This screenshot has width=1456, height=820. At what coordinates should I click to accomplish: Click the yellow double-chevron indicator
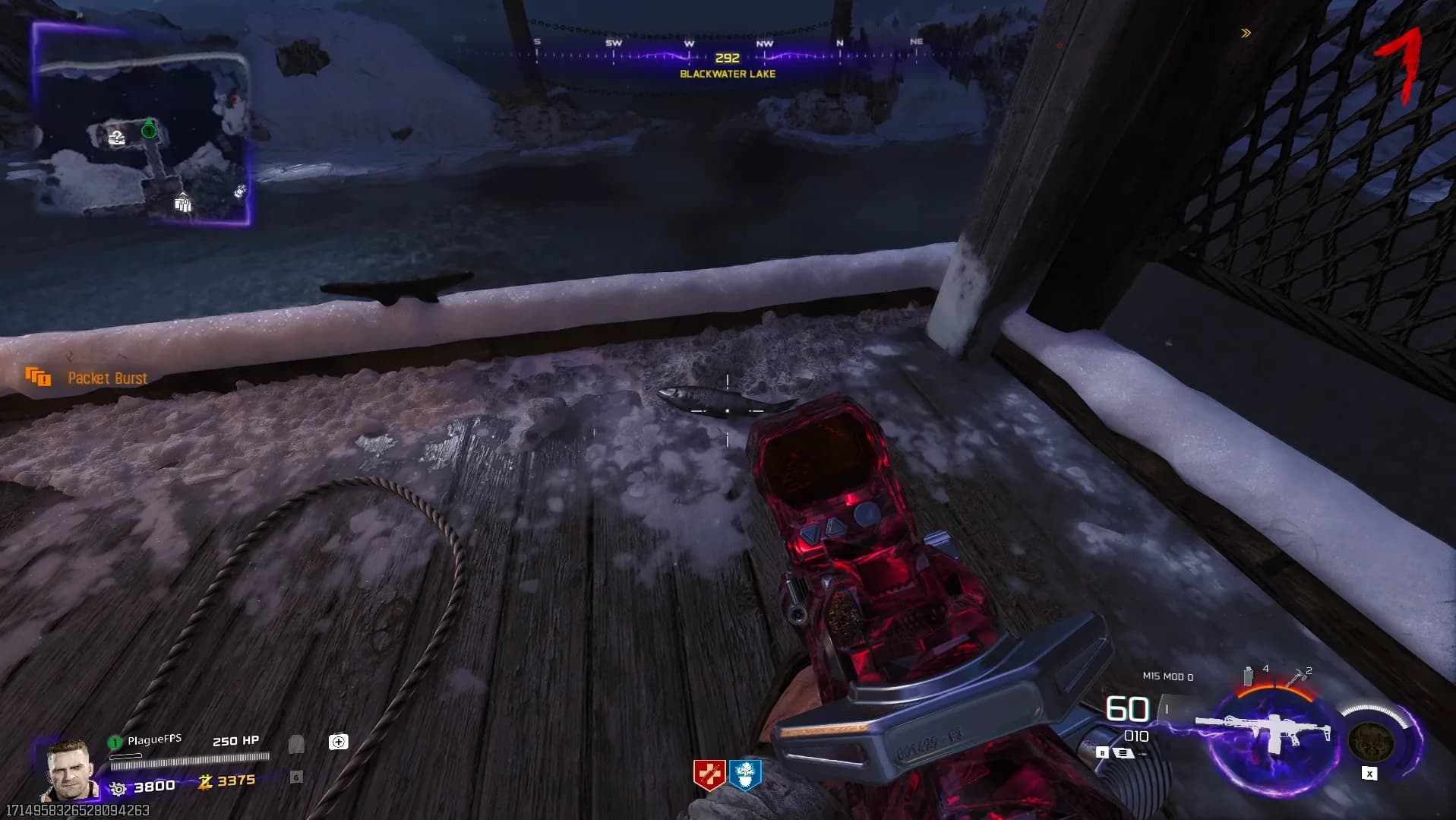1246,33
